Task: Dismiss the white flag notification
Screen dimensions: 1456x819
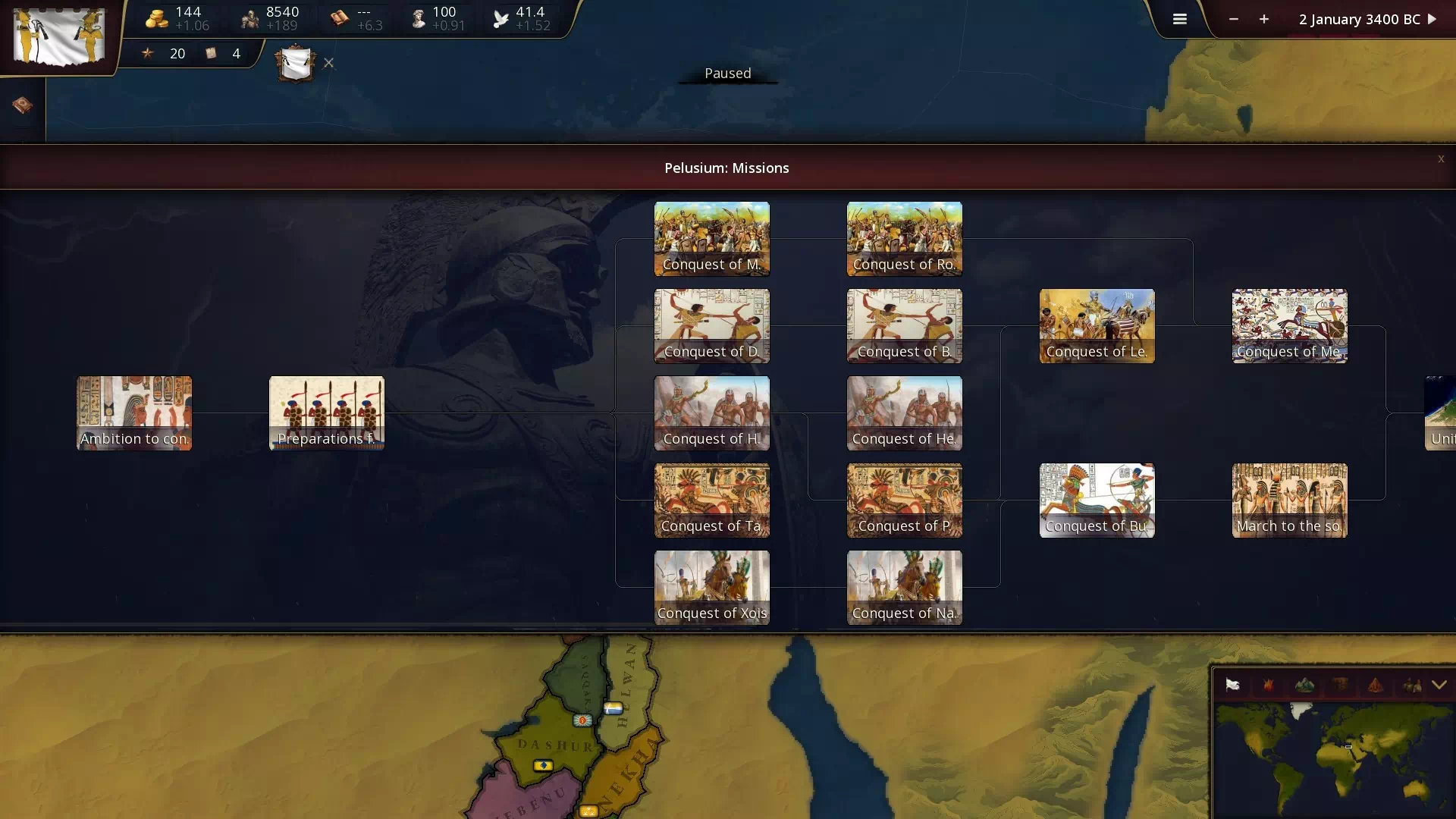Action: (x=328, y=63)
